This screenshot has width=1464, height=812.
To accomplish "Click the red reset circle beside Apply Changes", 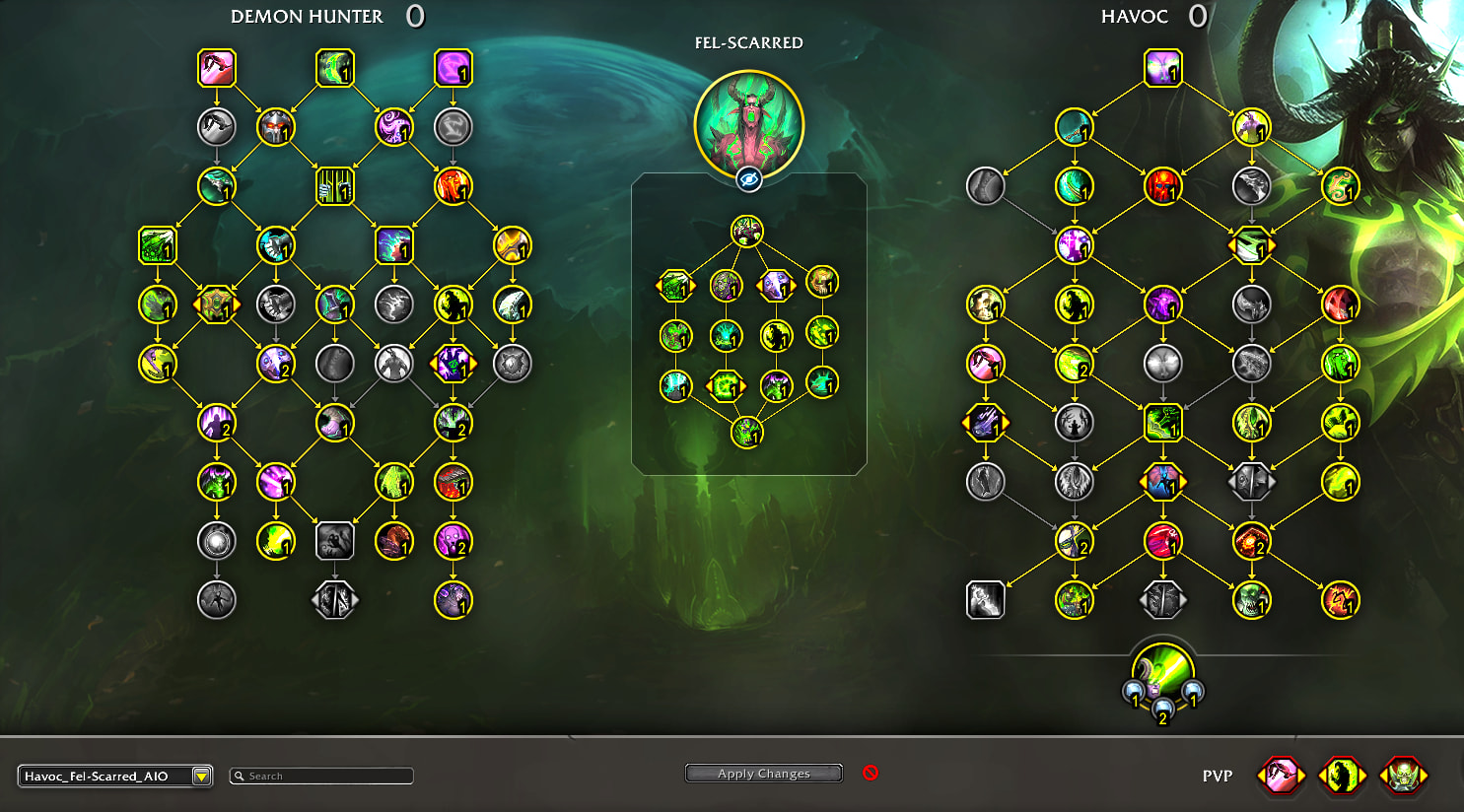I will [870, 773].
